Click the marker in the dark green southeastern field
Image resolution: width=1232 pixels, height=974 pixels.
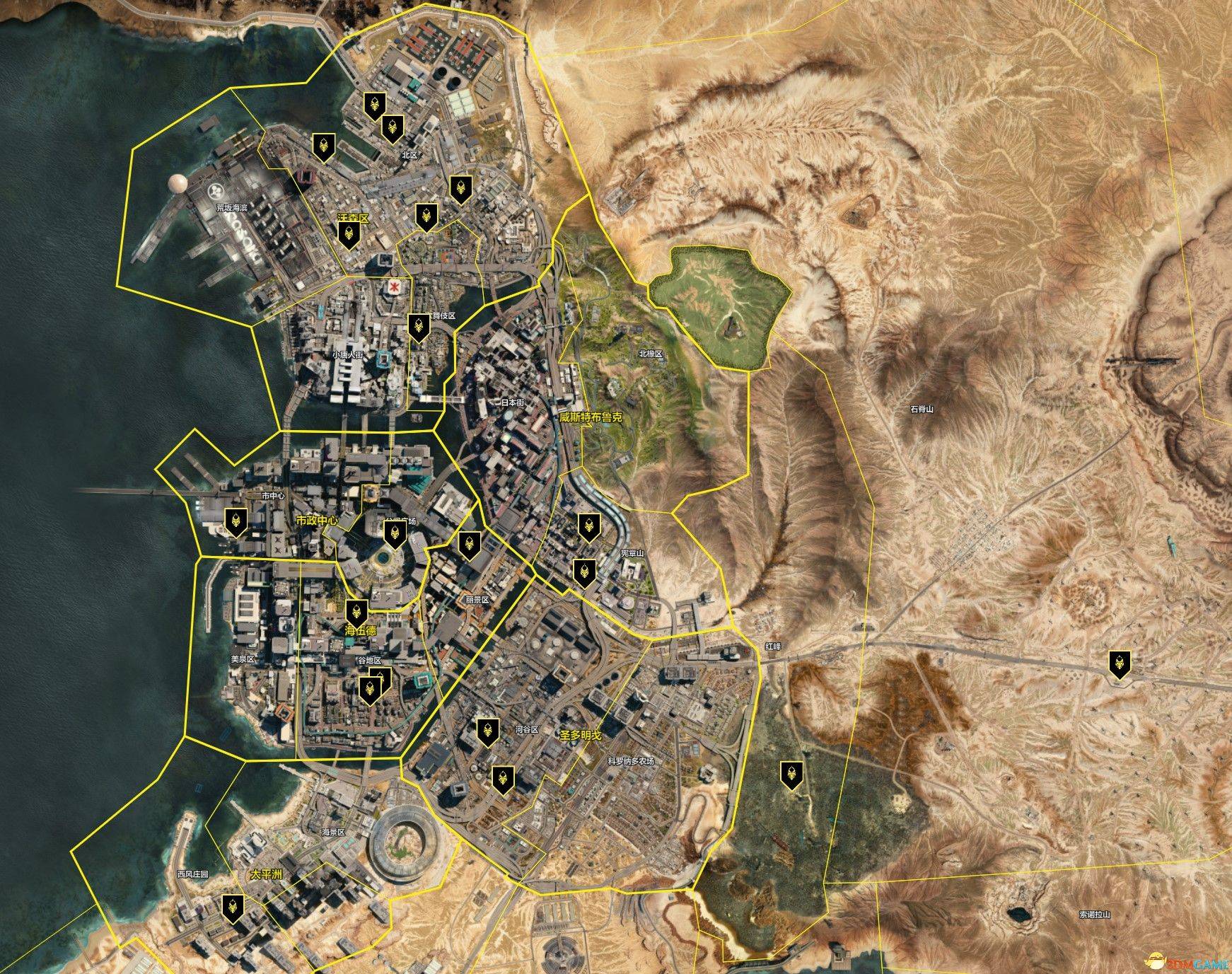coord(790,775)
